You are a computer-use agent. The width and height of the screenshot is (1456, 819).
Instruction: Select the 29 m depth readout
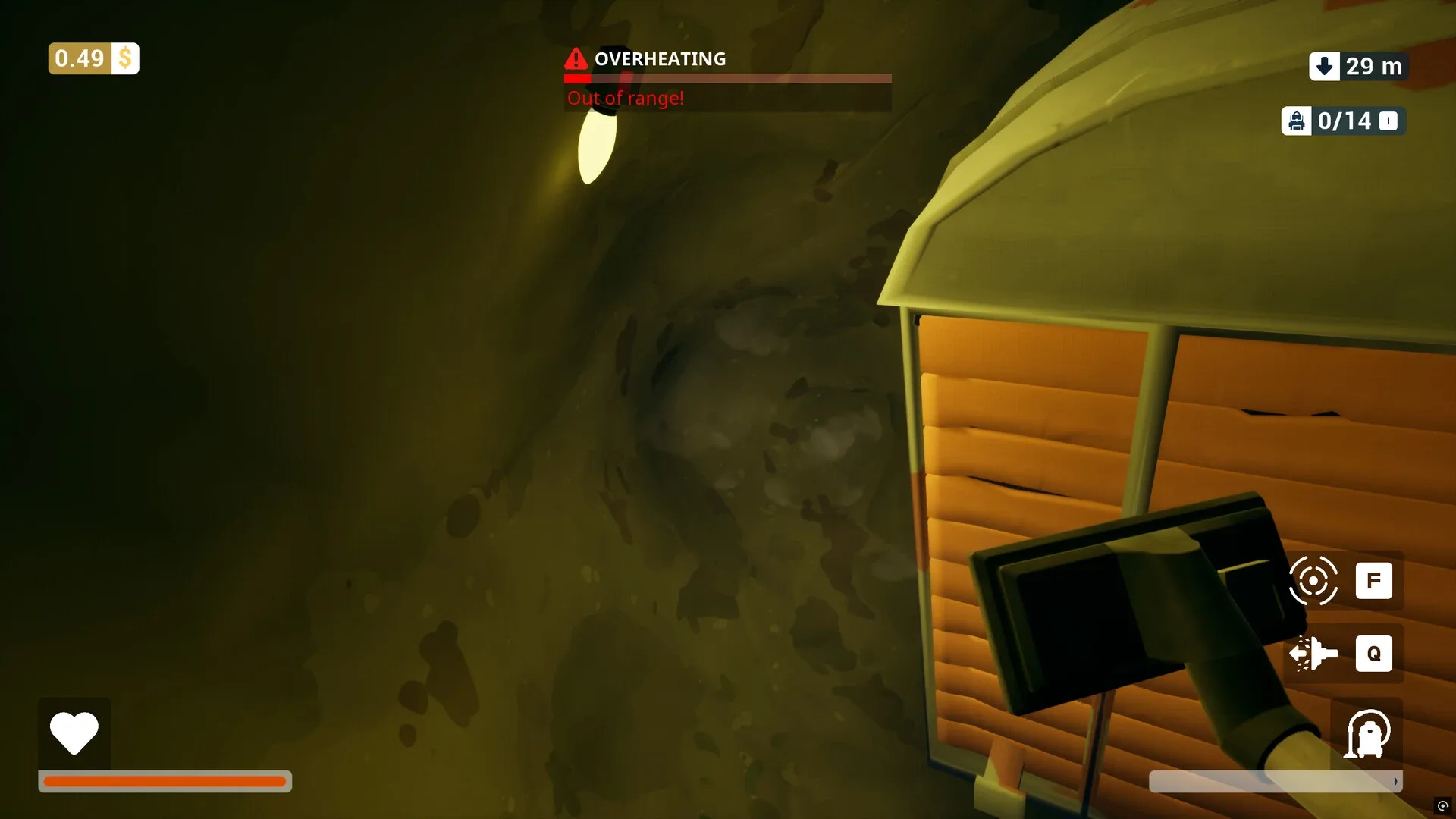coord(1373,67)
